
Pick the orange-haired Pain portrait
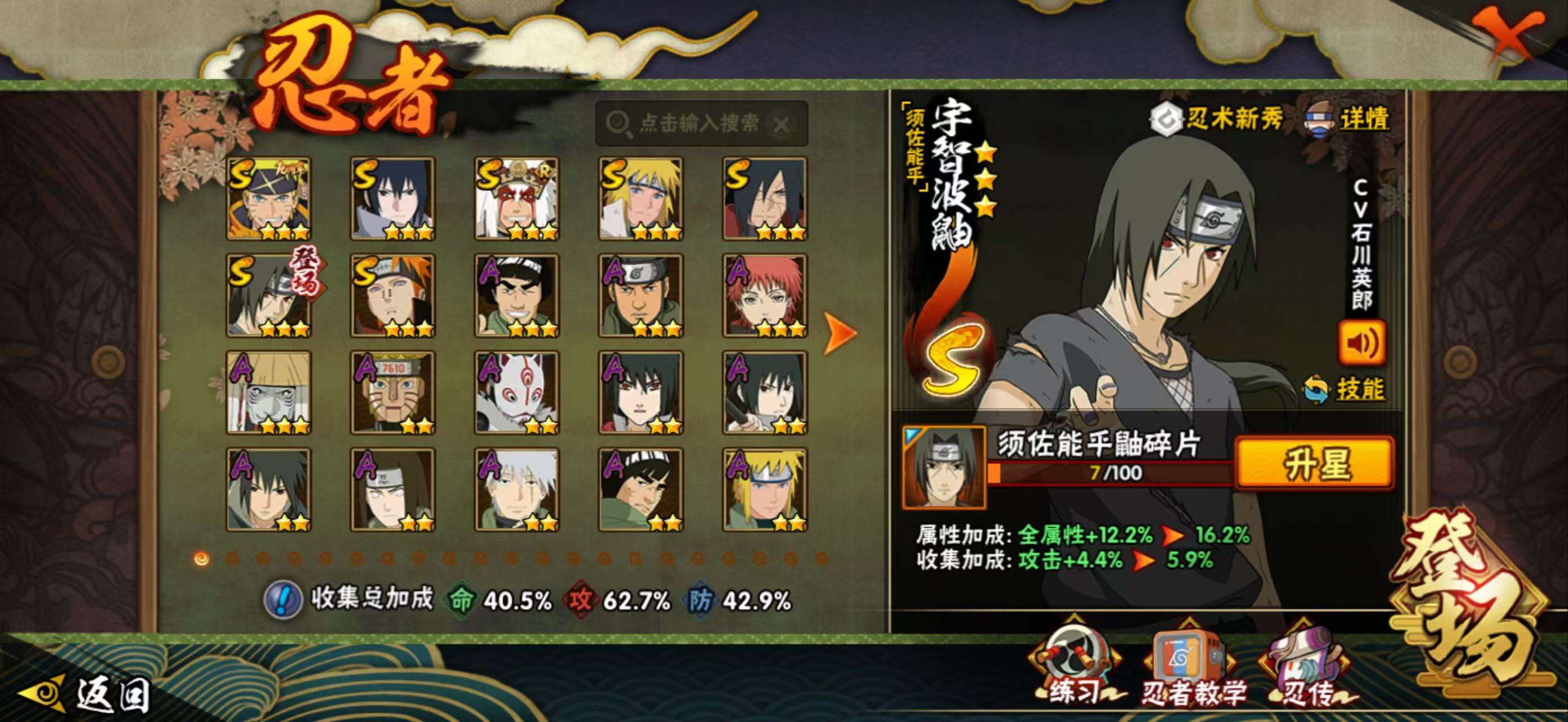click(x=392, y=296)
